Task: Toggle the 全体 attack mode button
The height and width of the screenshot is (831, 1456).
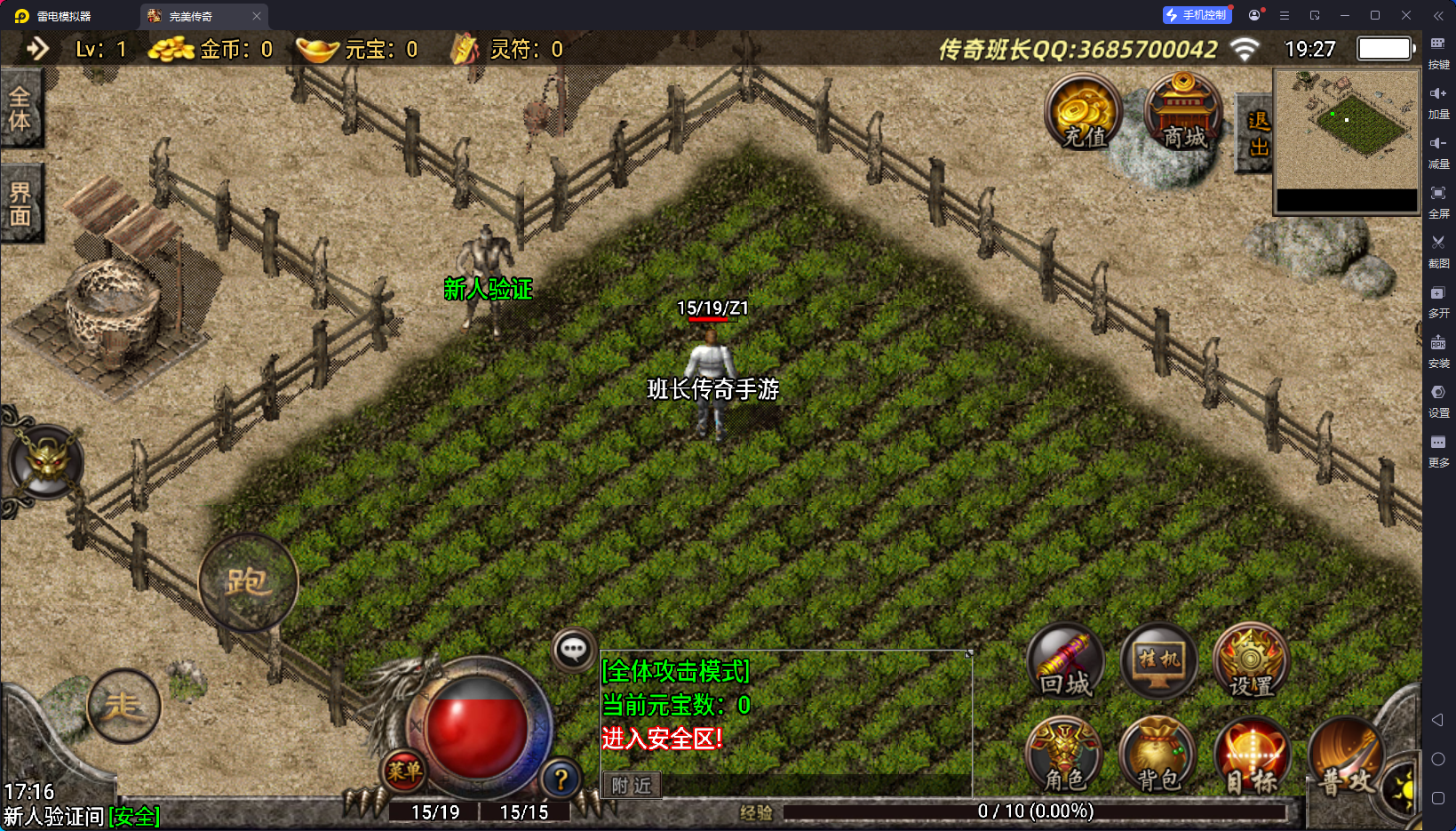Action: [20, 109]
